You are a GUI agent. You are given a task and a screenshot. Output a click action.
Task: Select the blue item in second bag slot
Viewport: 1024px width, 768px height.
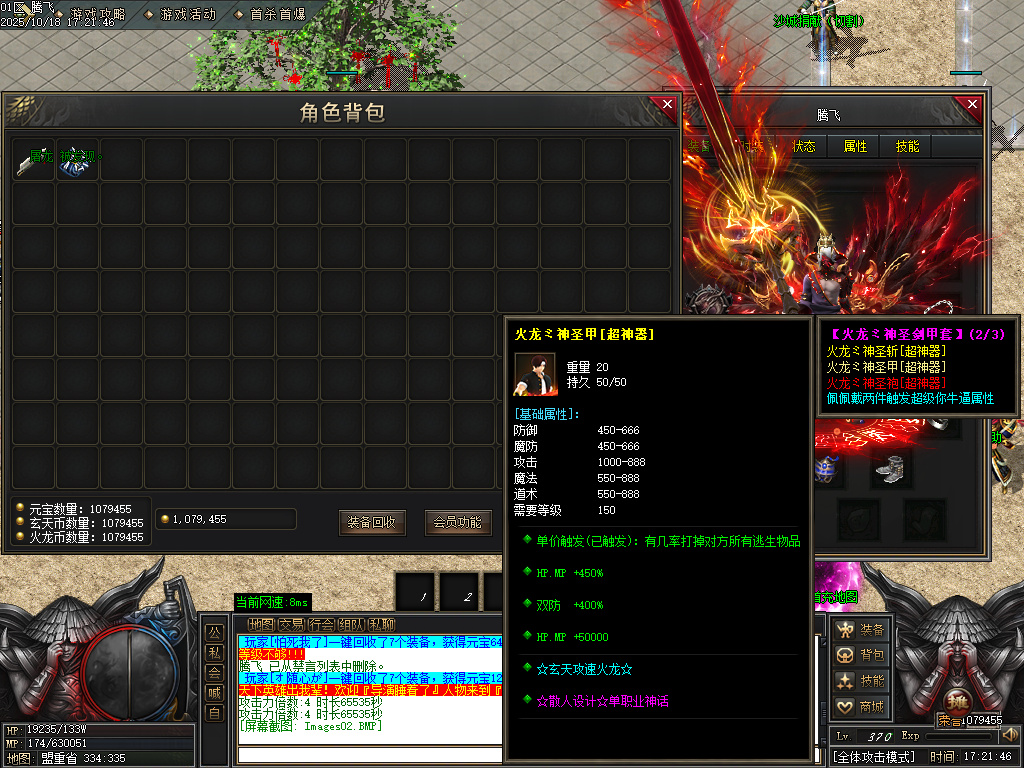[77, 160]
